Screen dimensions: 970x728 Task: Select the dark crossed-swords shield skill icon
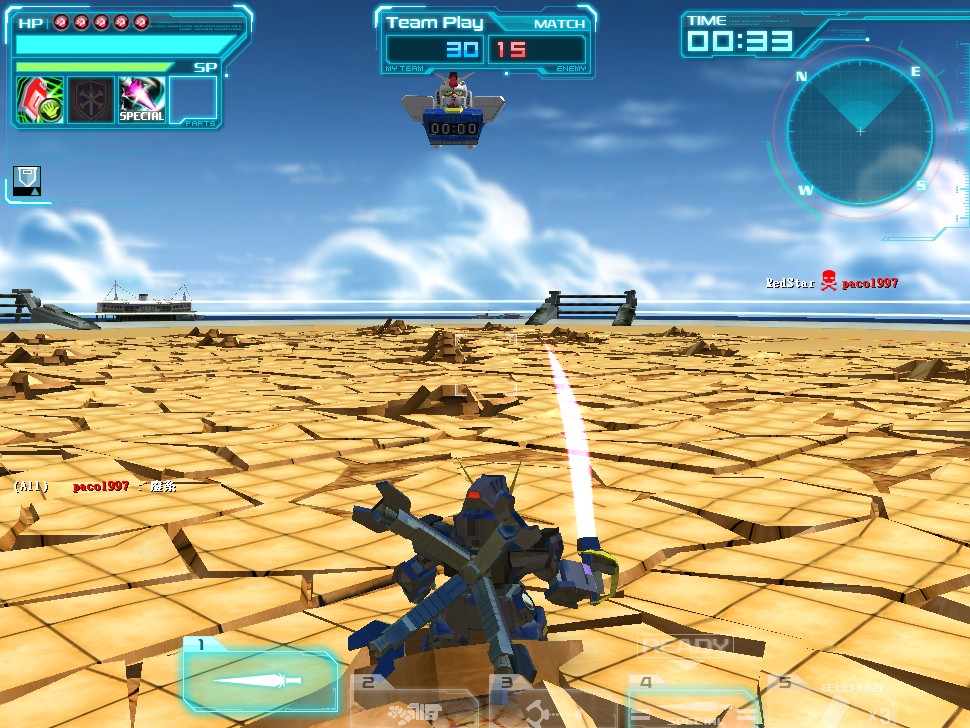(x=90, y=100)
